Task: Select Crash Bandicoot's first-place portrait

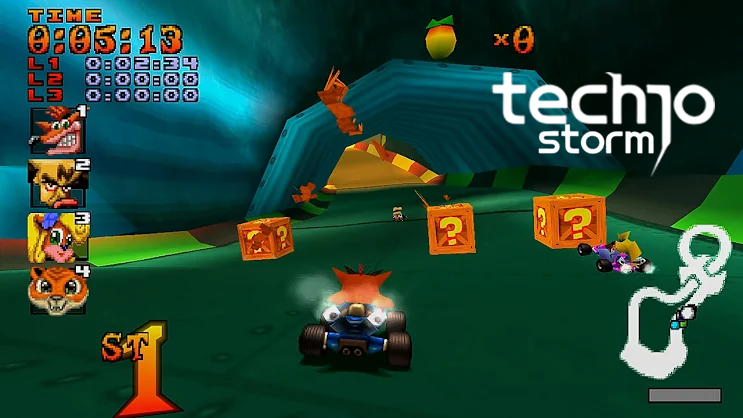Action: tap(57, 129)
